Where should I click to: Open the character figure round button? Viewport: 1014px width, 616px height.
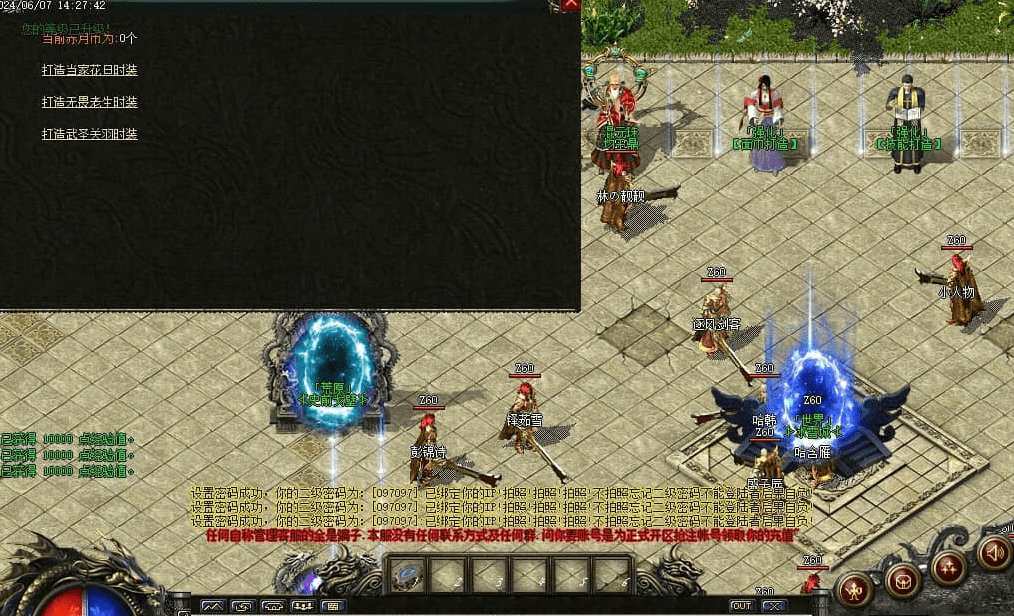pyautogui.click(x=855, y=589)
